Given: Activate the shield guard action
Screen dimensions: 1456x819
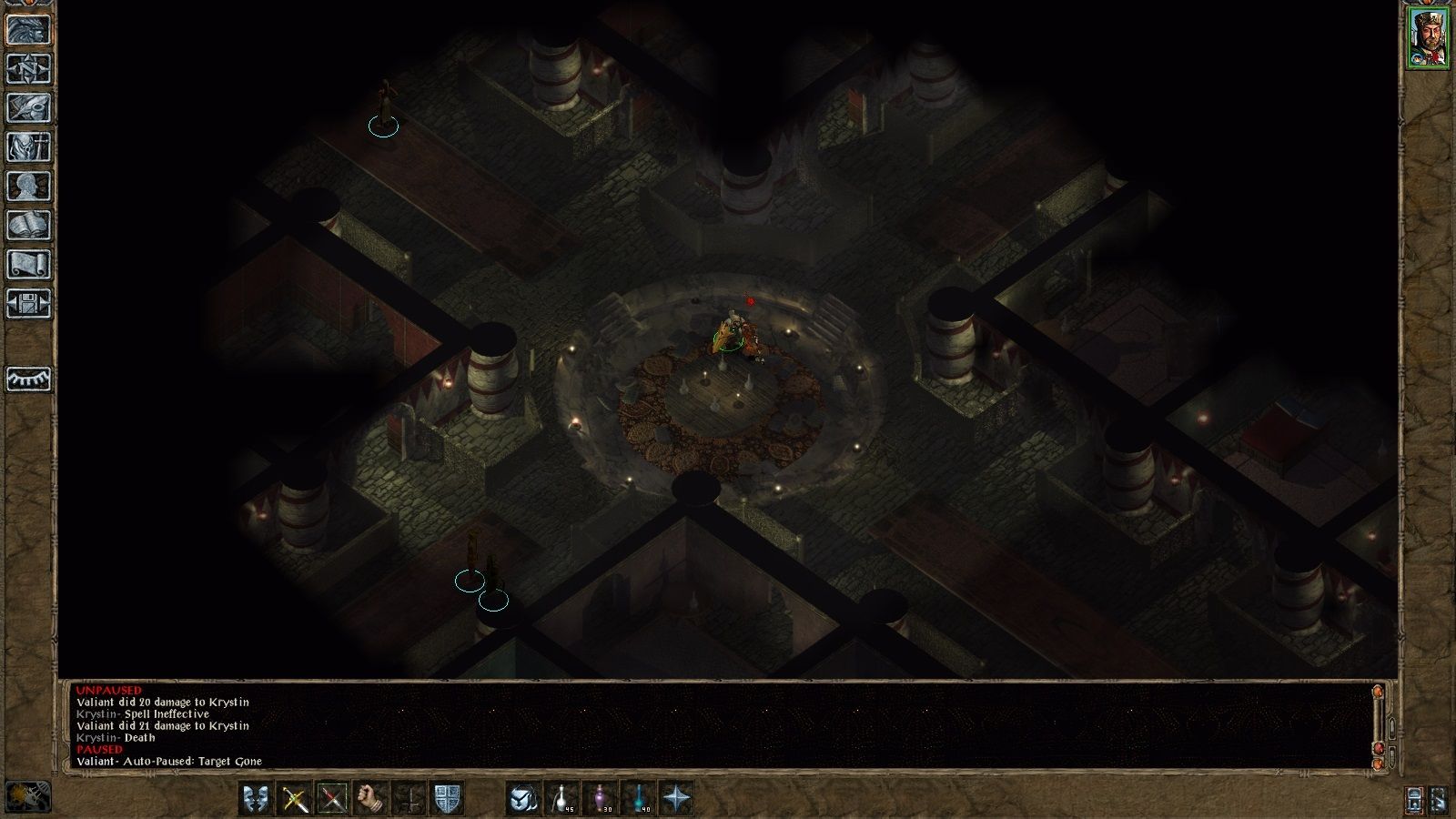Looking at the screenshot, I should coord(447,799).
